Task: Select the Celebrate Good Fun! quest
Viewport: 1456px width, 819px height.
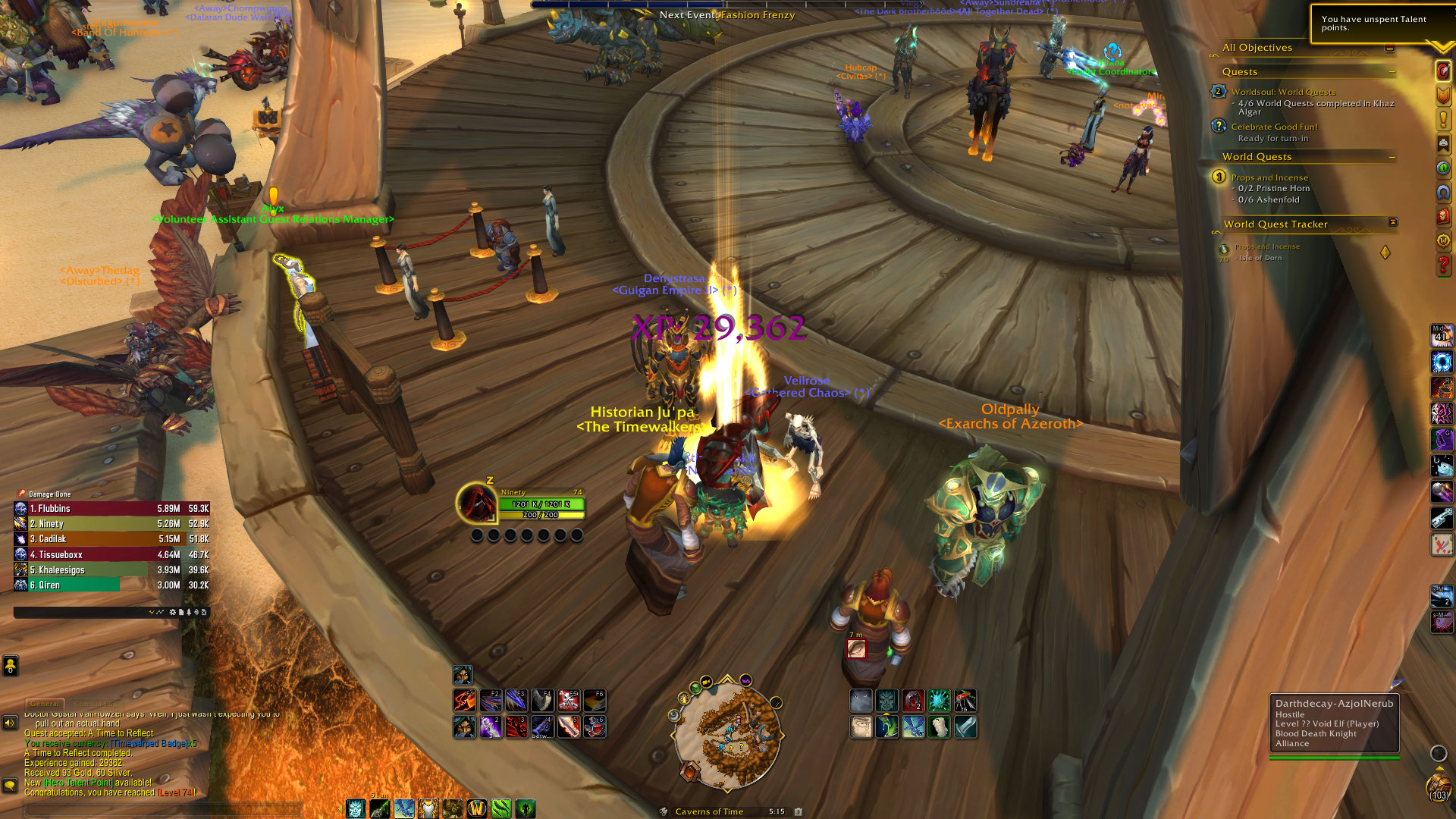Action: tap(1274, 127)
